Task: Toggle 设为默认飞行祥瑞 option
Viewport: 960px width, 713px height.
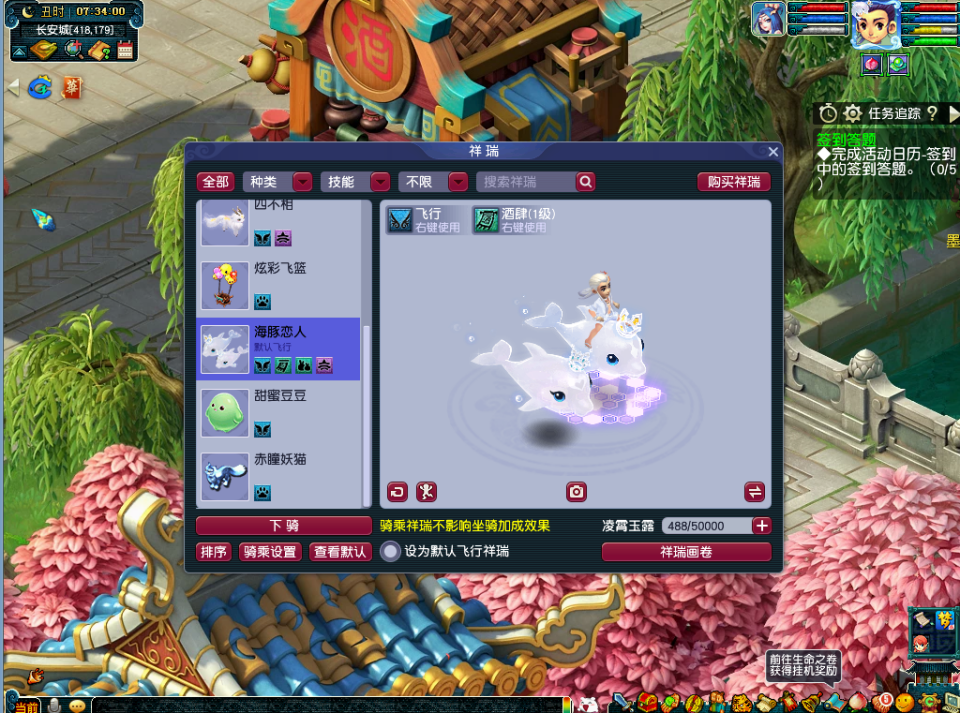Action: pos(391,552)
